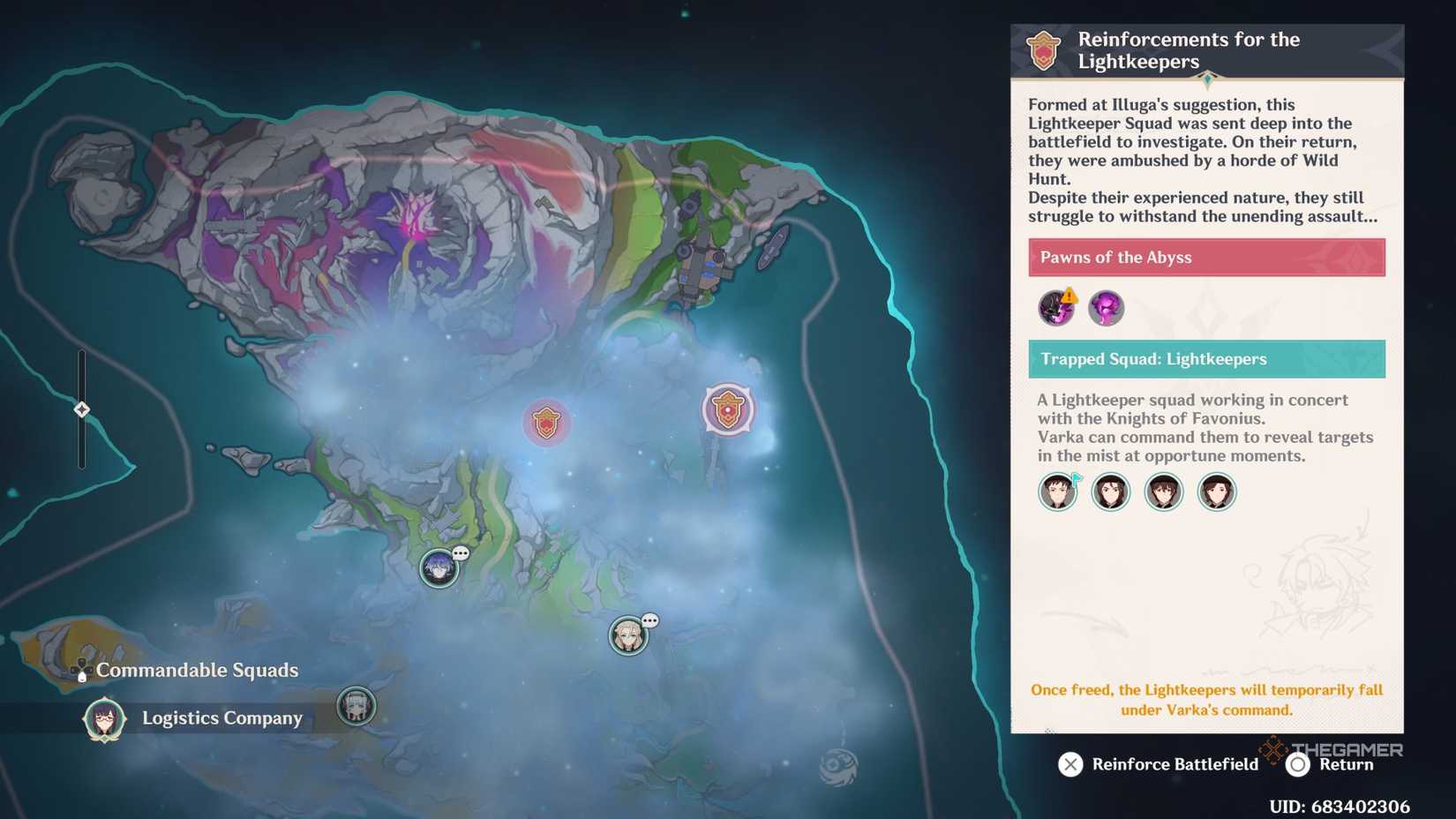Click the Lightkeepers shield emblem in panel header
1456x819 pixels.
click(x=1042, y=50)
